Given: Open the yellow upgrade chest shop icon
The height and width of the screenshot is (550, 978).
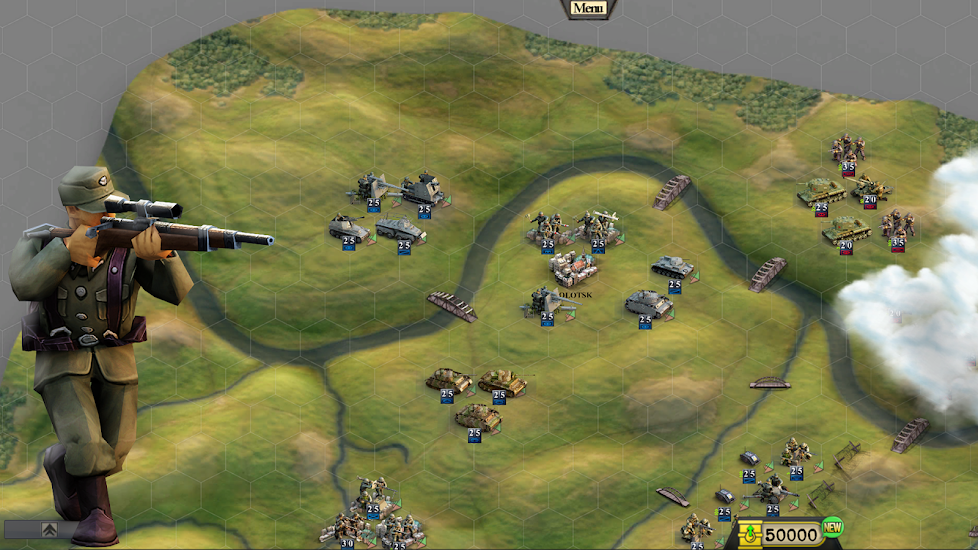Looking at the screenshot, I should (749, 534).
